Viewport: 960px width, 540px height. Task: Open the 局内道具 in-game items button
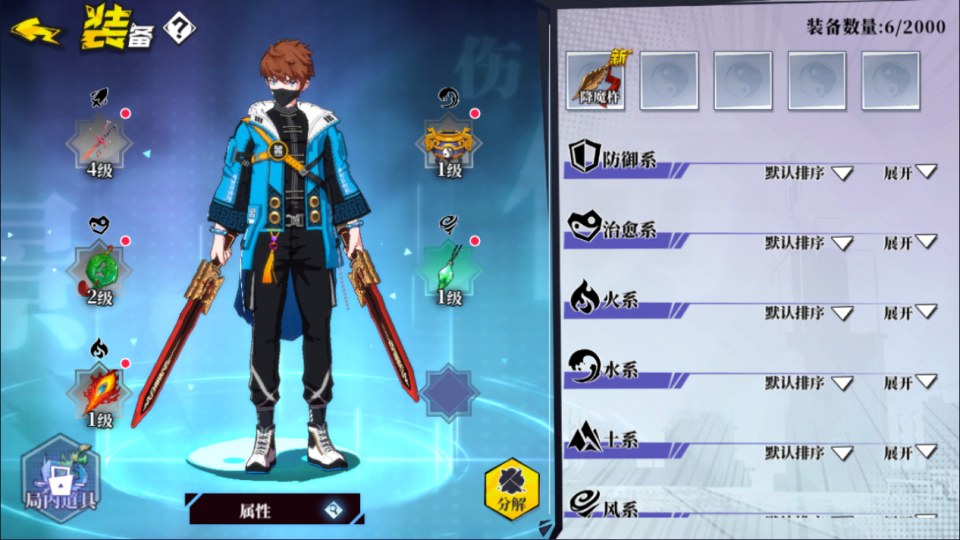[60, 478]
